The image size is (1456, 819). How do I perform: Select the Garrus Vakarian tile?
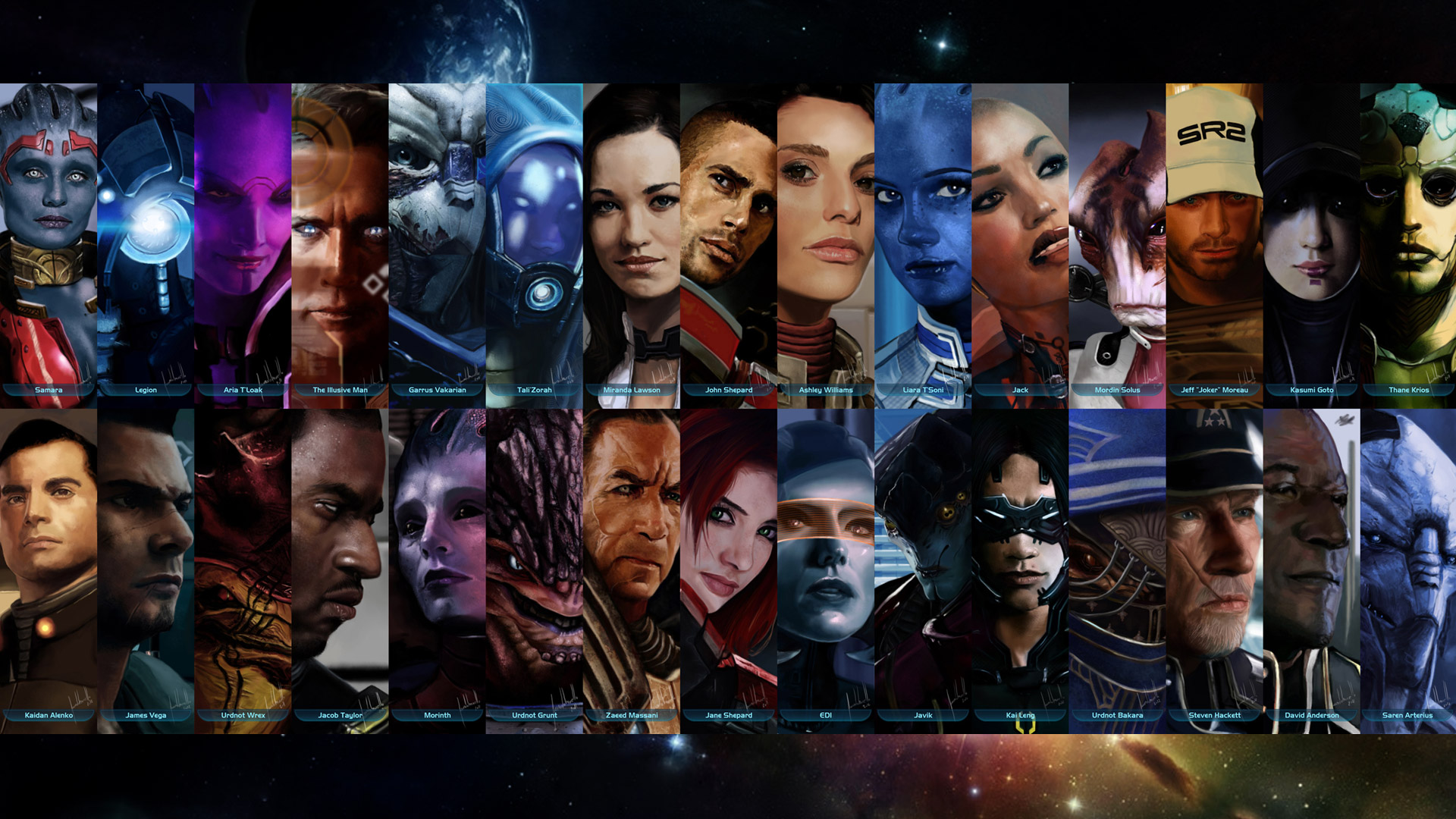[437, 243]
